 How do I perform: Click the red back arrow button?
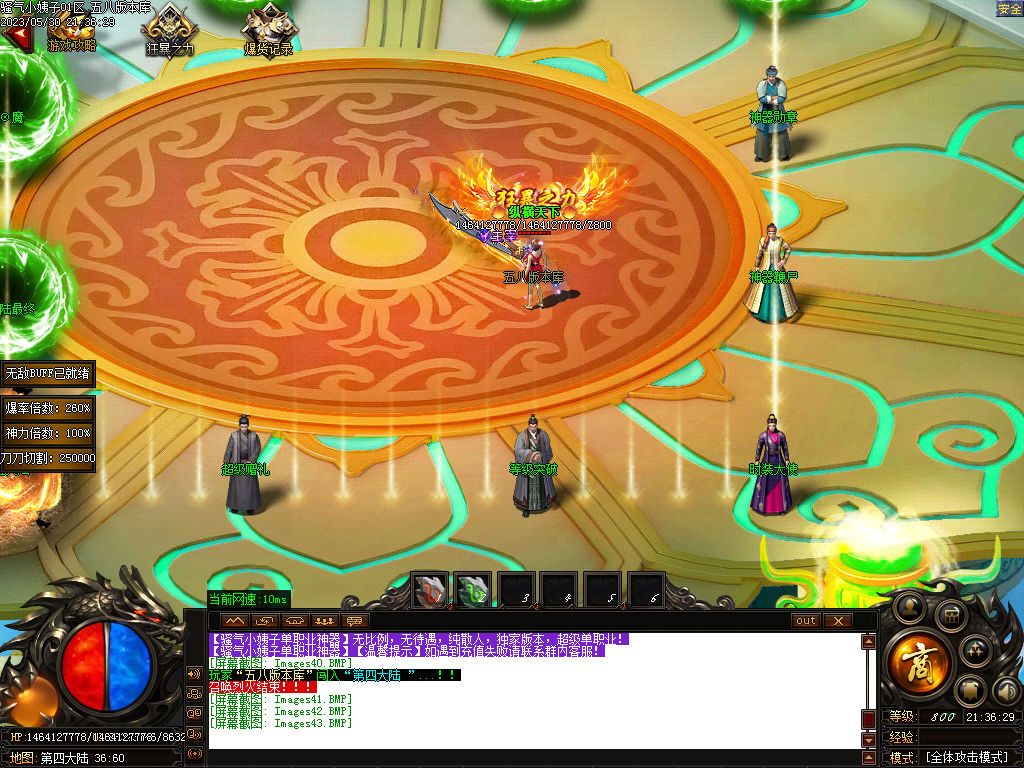16,36
